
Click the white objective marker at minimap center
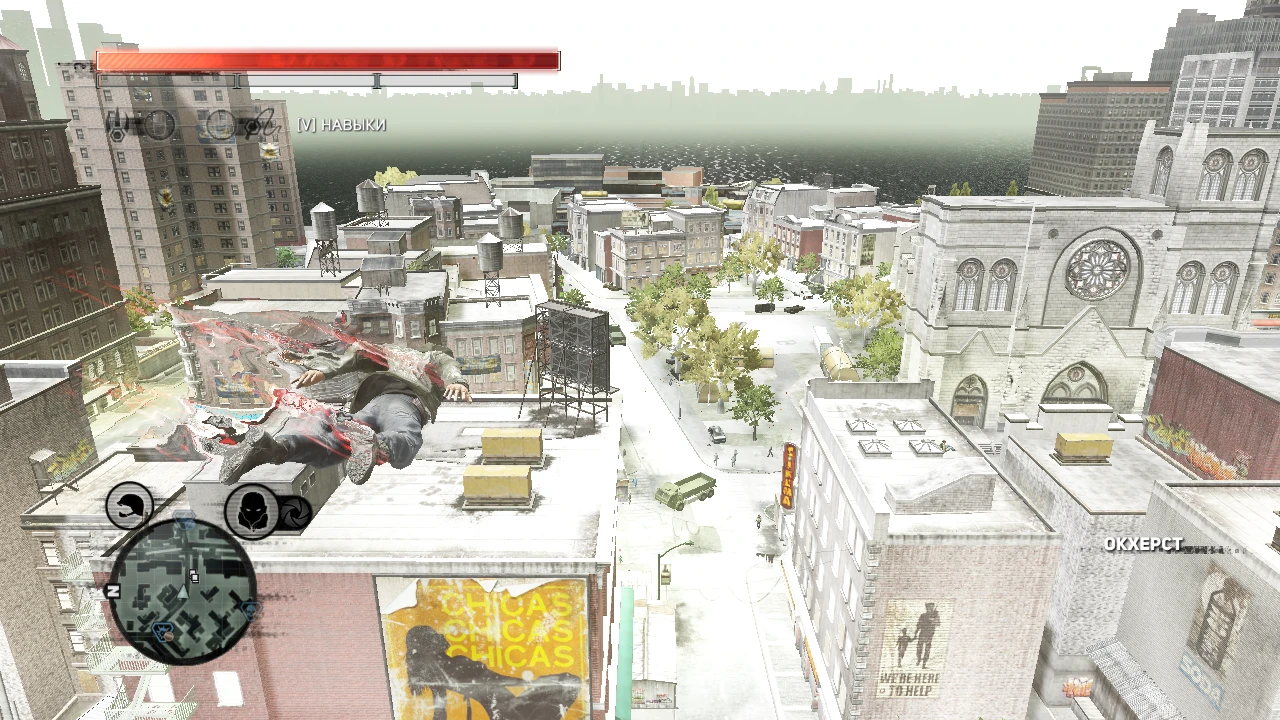(x=194, y=577)
